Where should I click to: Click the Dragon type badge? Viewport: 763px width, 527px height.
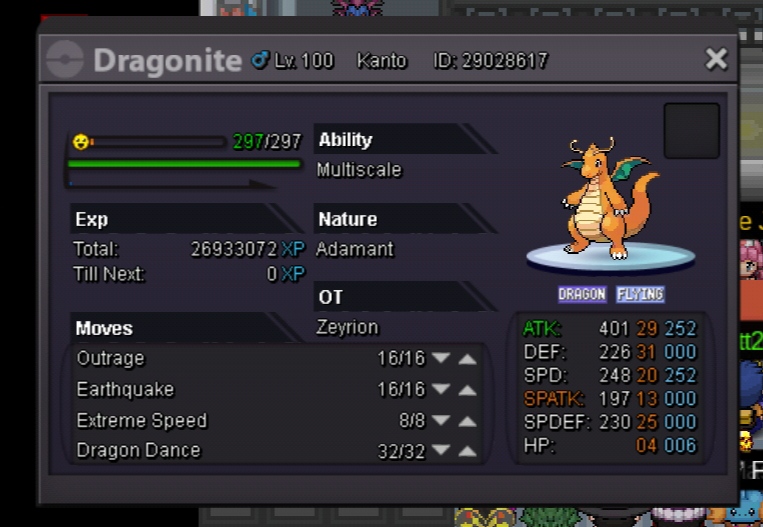click(x=582, y=294)
